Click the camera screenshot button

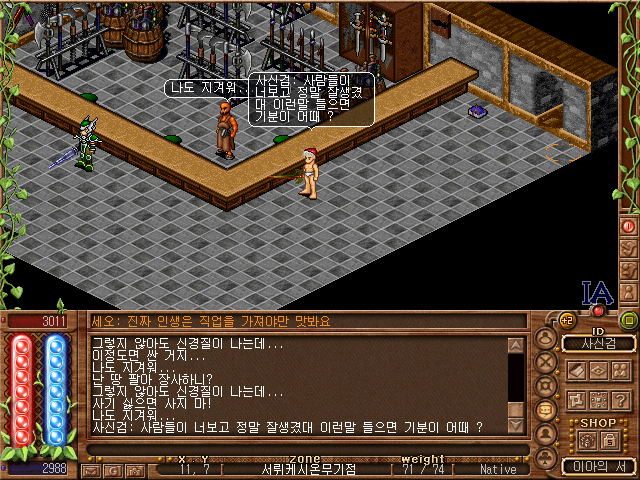tap(137, 469)
